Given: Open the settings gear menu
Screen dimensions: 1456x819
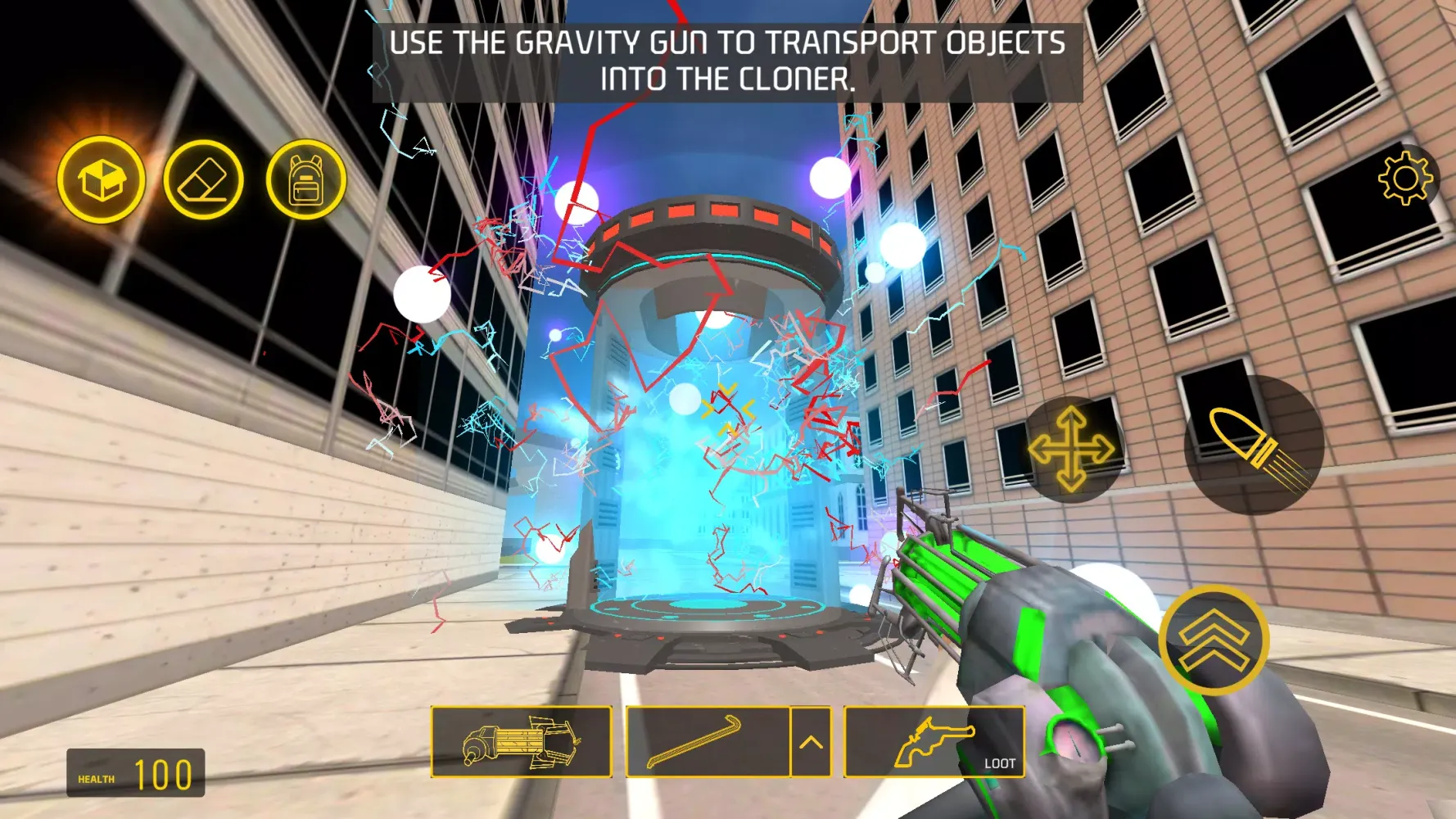Looking at the screenshot, I should 1401,176.
